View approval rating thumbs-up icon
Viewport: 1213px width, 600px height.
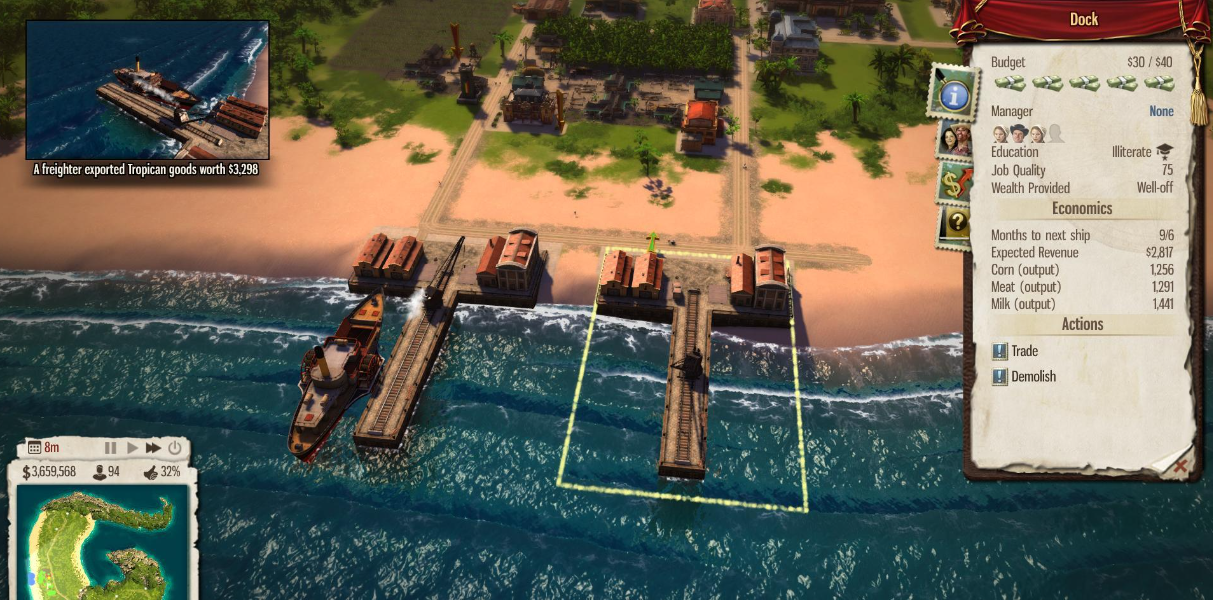tap(151, 472)
